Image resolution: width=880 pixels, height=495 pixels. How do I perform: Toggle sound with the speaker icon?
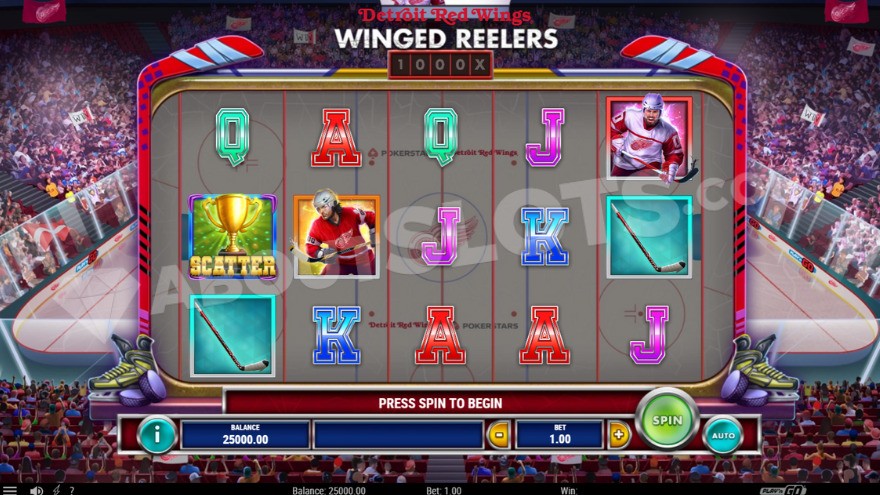pyautogui.click(x=36, y=490)
